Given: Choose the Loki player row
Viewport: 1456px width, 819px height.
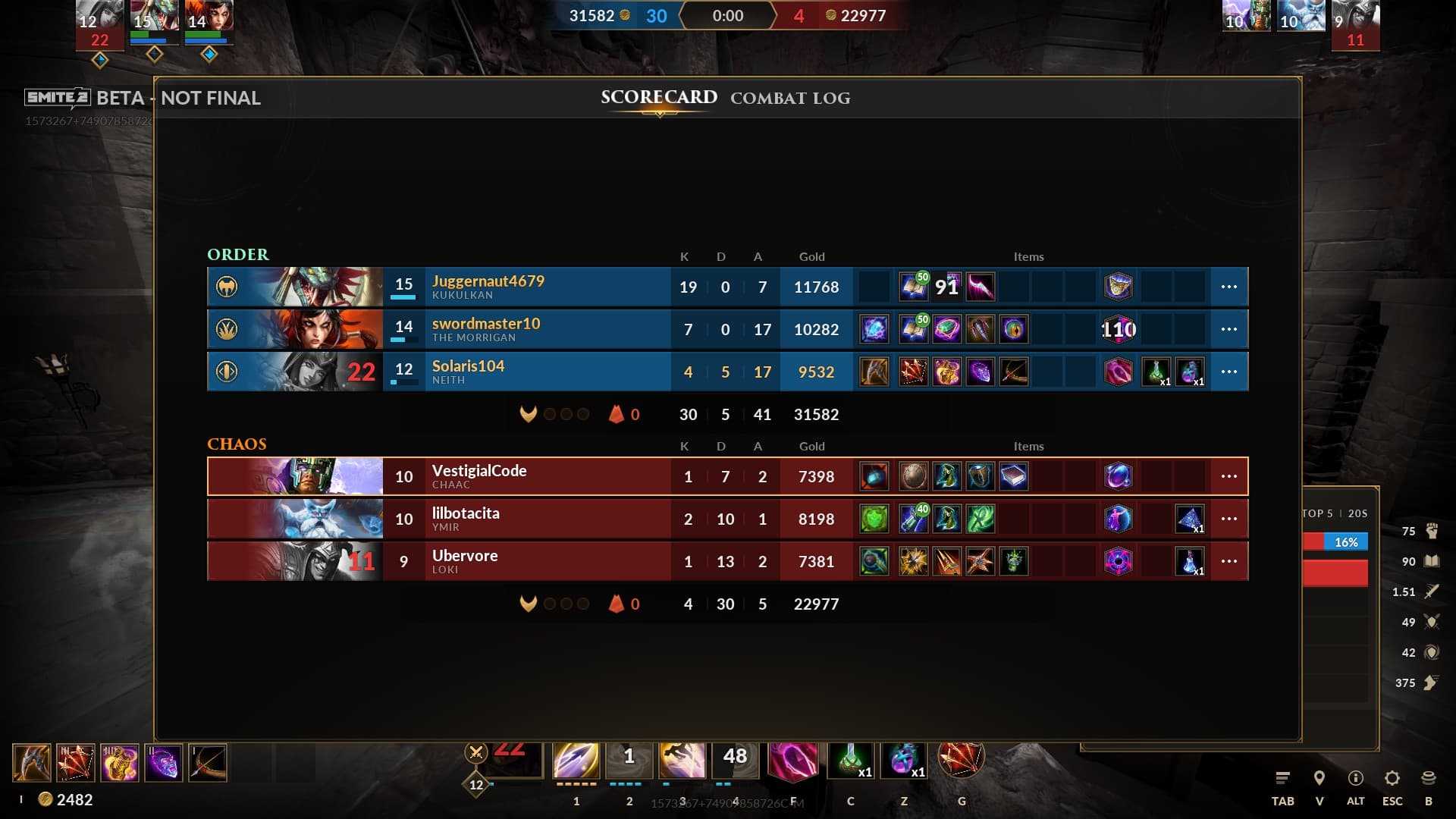Looking at the screenshot, I should click(531, 561).
